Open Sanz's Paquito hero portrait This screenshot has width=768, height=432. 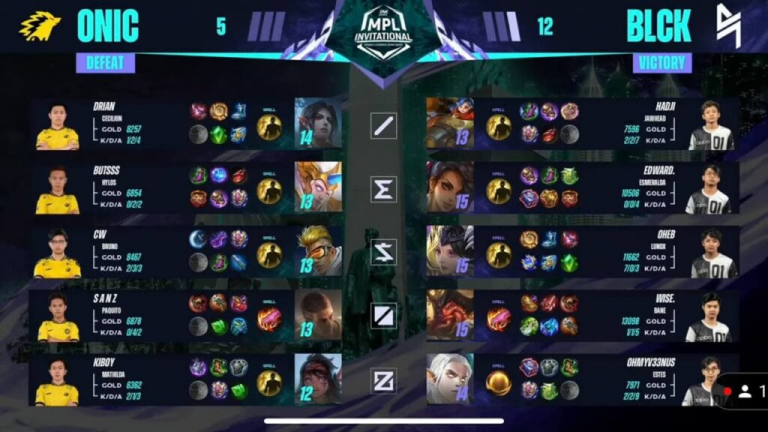coord(317,314)
